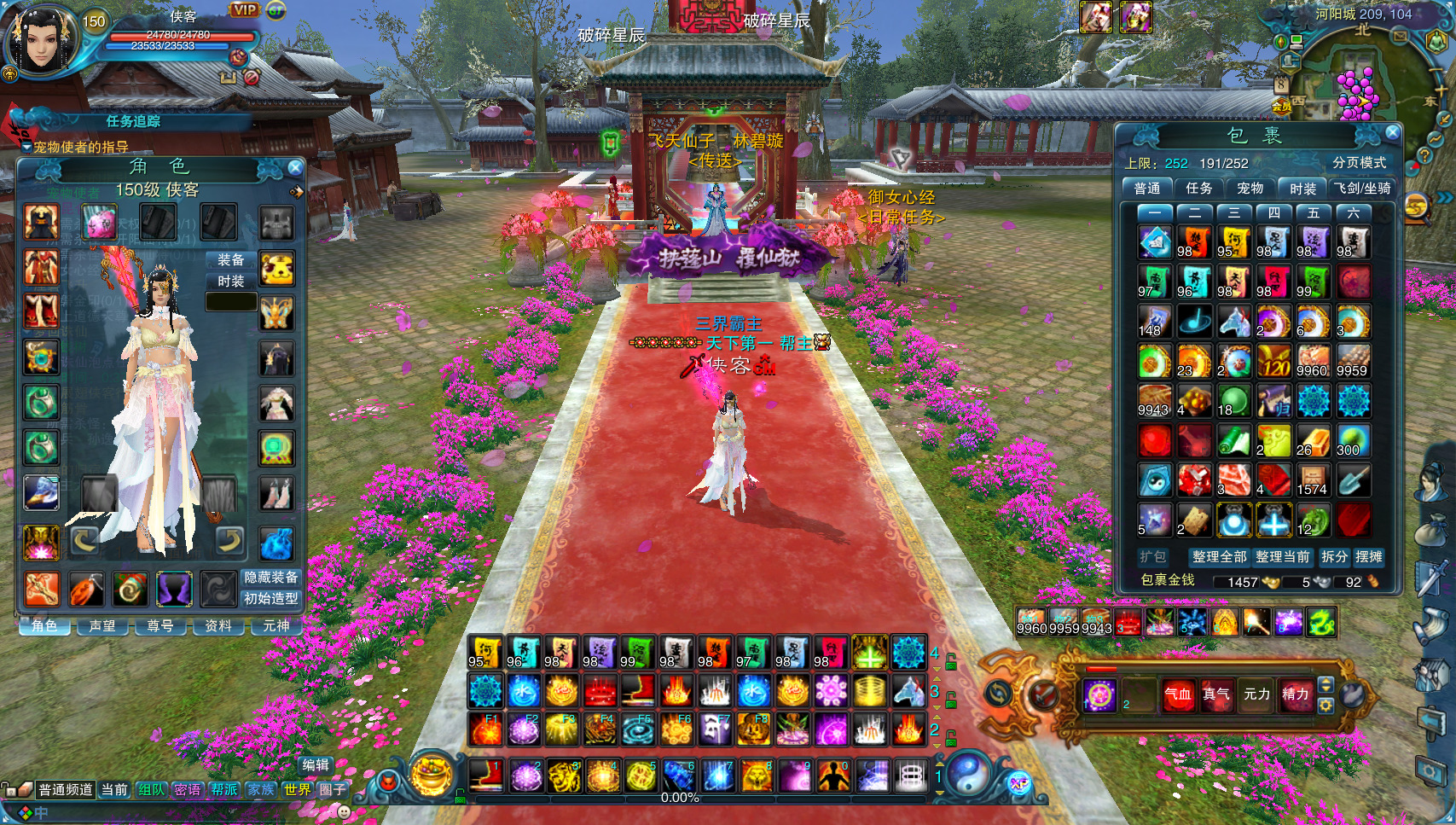Start a 摆摊 vendor stall
Image resolution: width=1456 pixels, height=825 pixels.
[x=1369, y=556]
